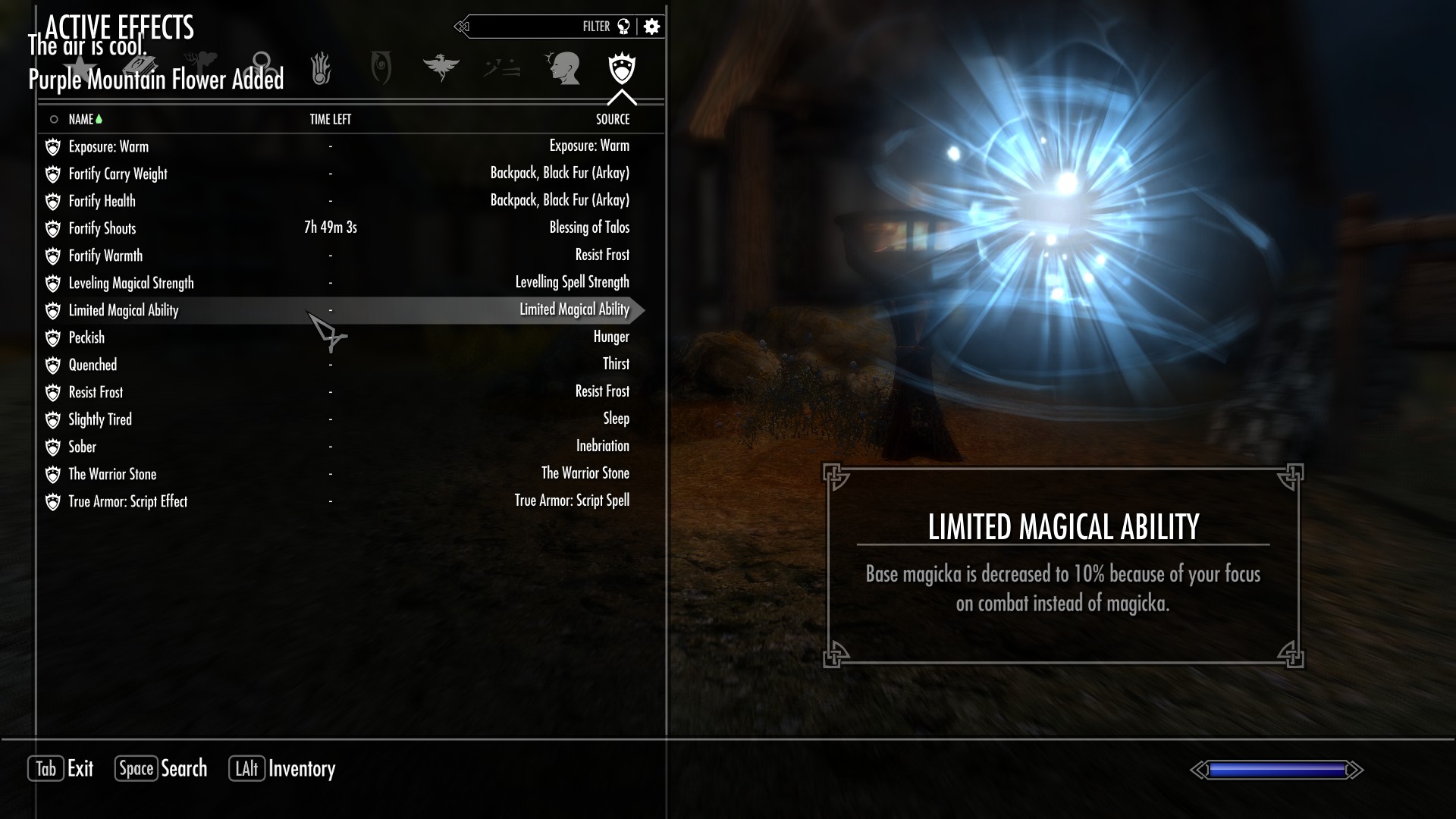Sort effects by Source column

click(x=612, y=119)
